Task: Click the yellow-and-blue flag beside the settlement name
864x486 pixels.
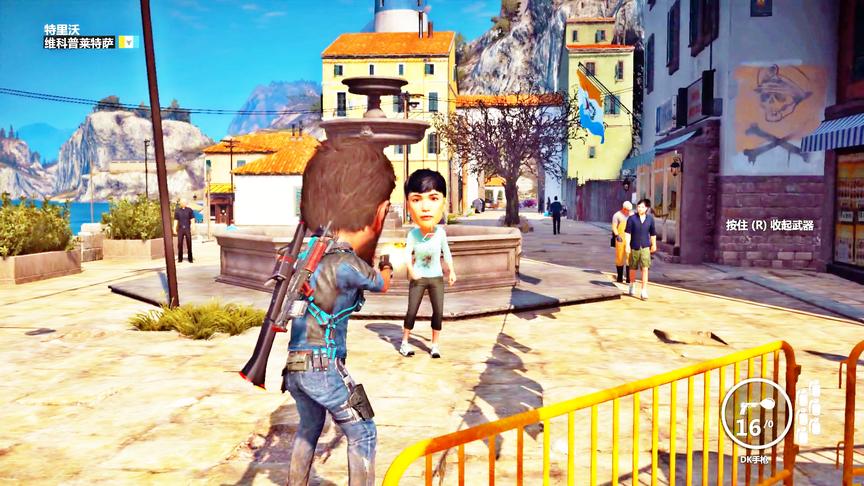Action: click(127, 42)
